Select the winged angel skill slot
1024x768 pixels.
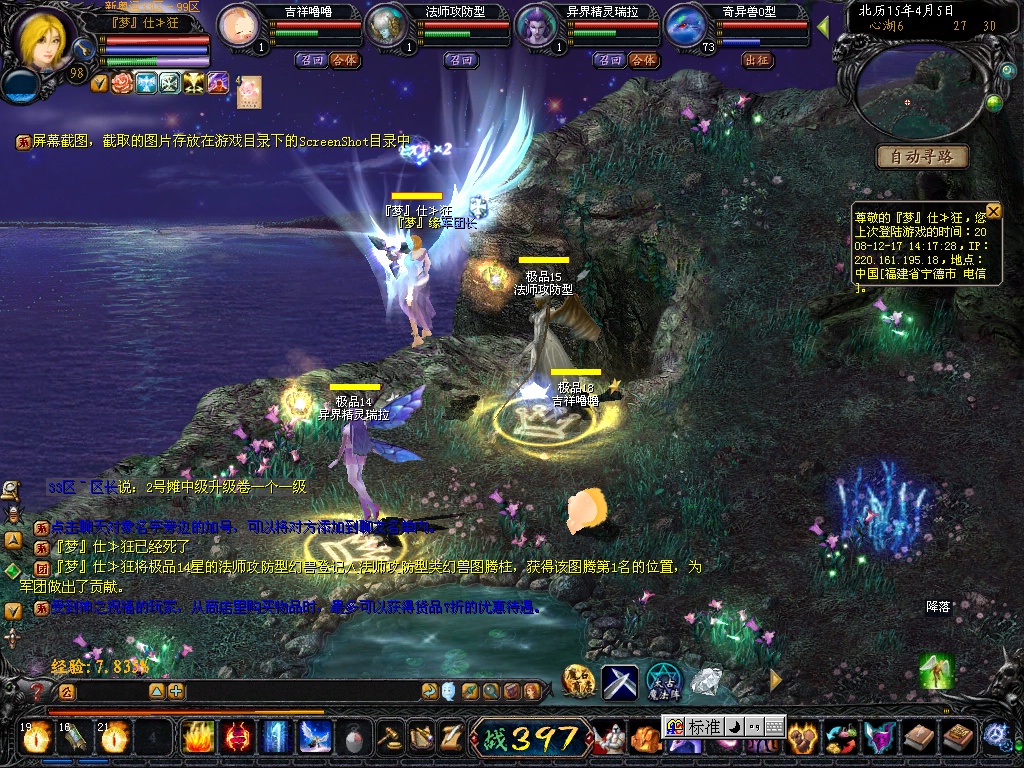coord(315,737)
